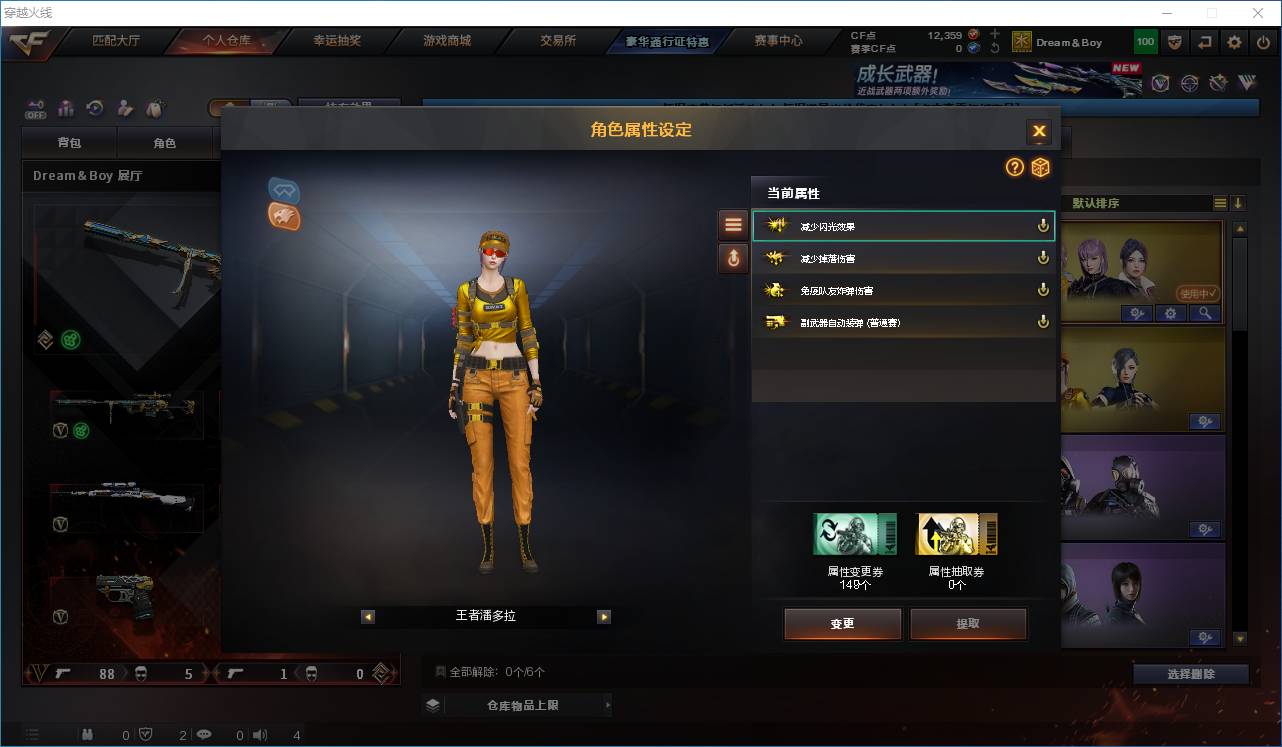Open the help question mark in the attribute dialog
The width and height of the screenshot is (1282, 747).
[1014, 168]
